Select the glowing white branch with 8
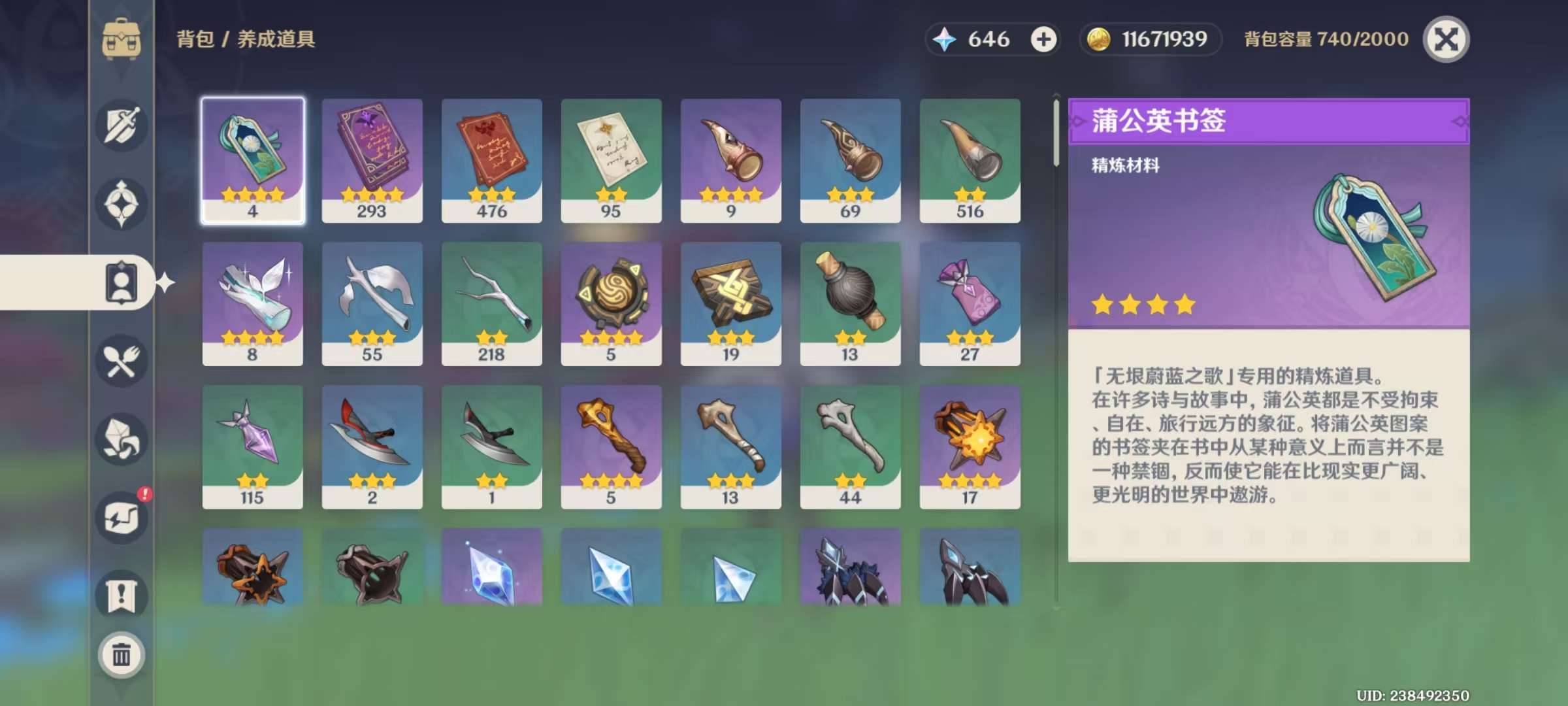The height and width of the screenshot is (706, 1568). (x=253, y=303)
